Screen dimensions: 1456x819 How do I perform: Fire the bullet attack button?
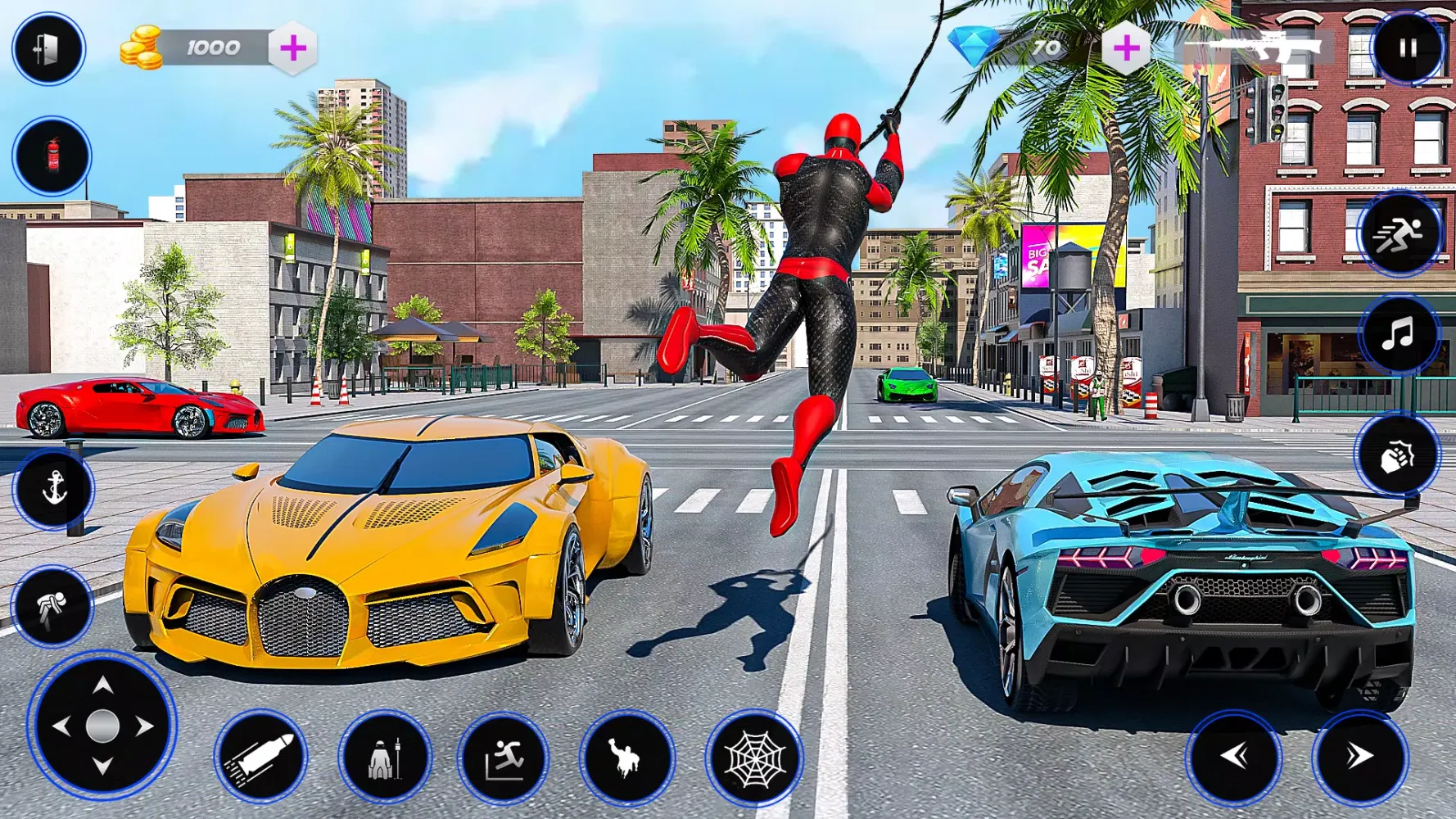pos(260,757)
